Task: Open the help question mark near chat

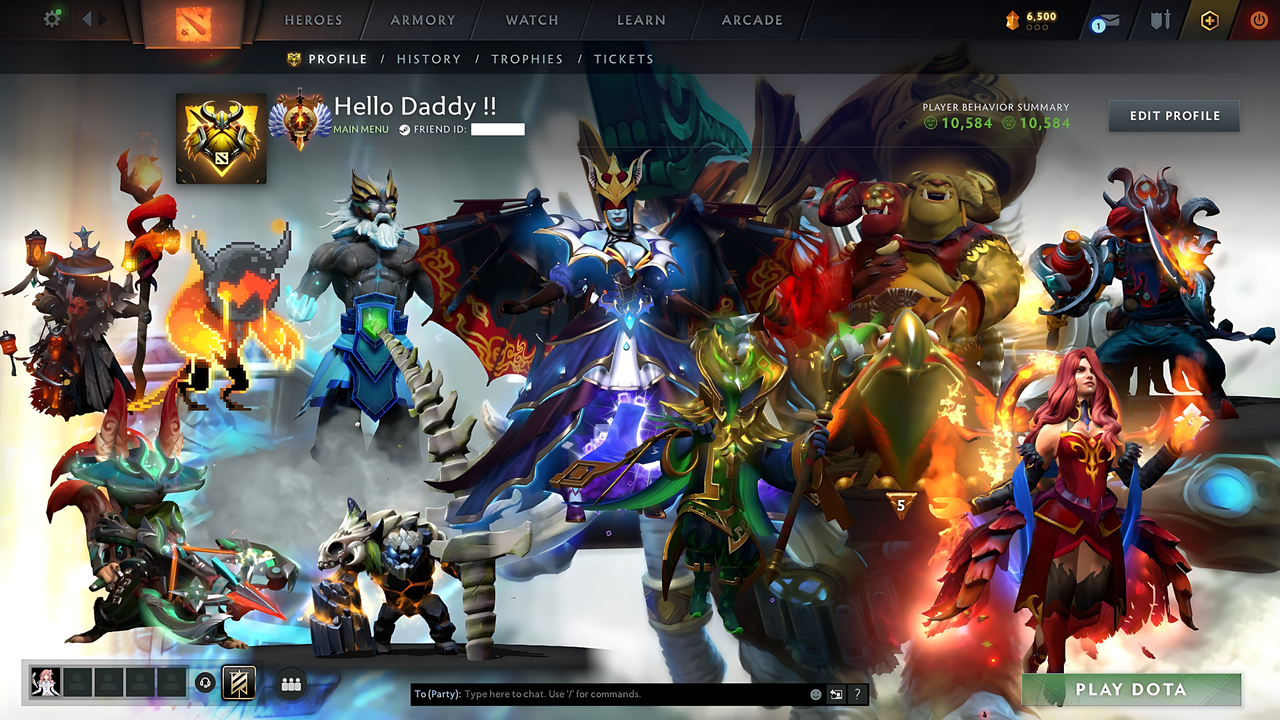Action: pyautogui.click(x=856, y=693)
